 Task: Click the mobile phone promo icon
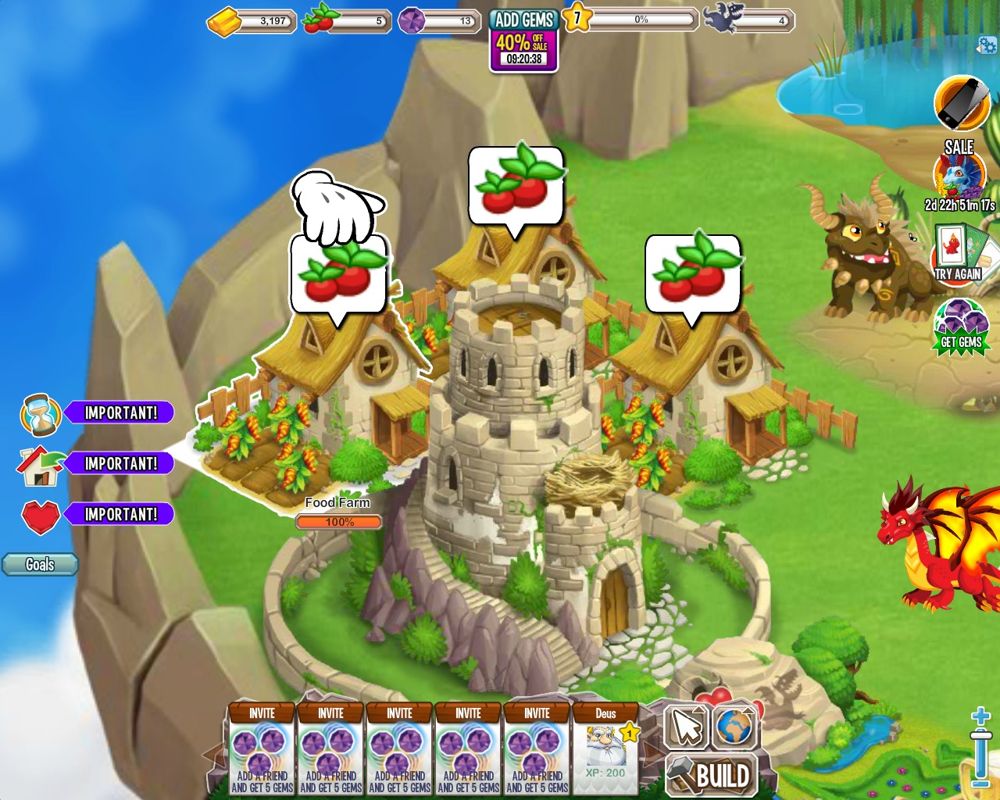coord(961,102)
